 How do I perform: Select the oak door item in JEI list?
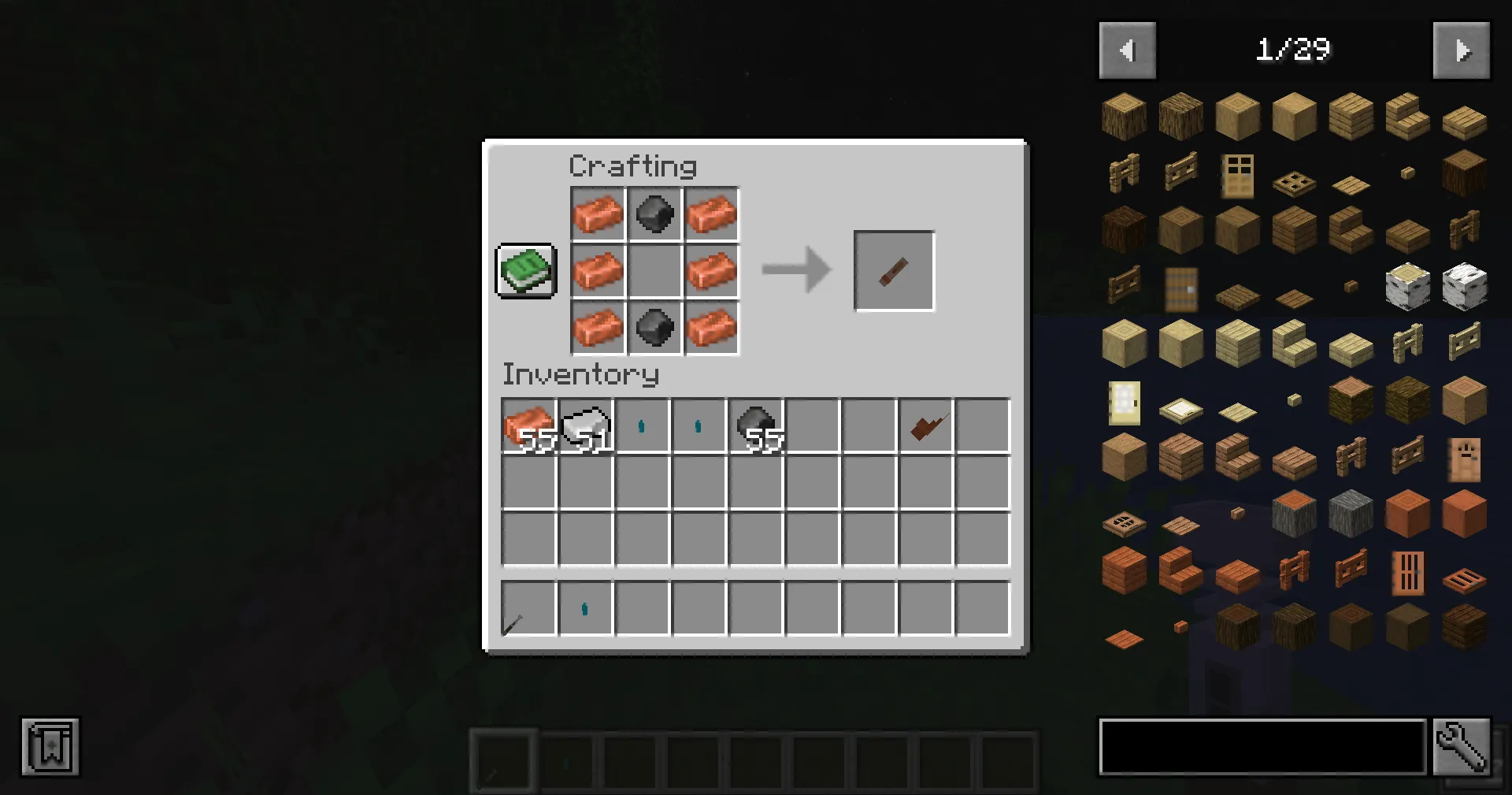click(1237, 175)
